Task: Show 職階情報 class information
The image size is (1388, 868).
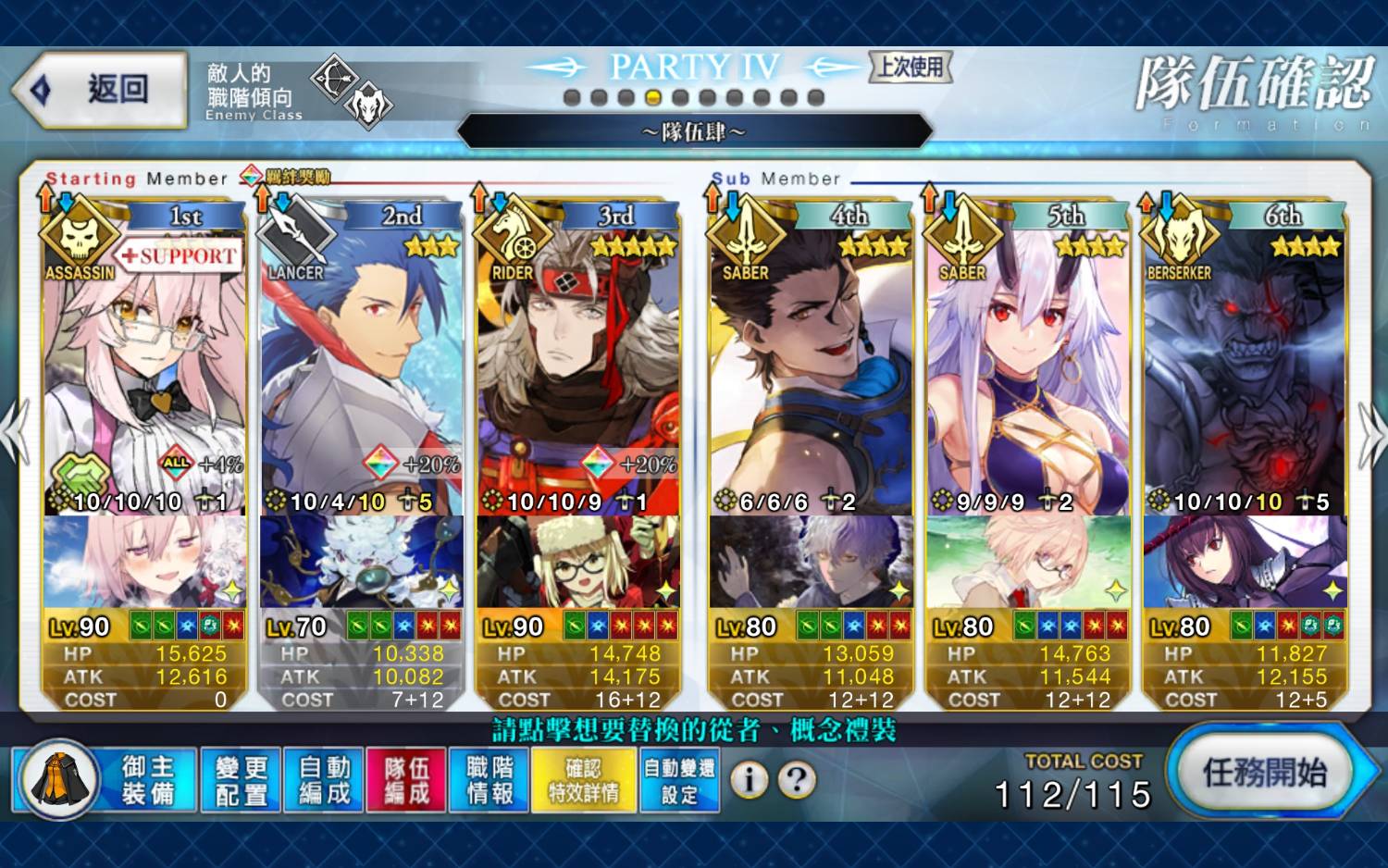Action: tap(489, 780)
